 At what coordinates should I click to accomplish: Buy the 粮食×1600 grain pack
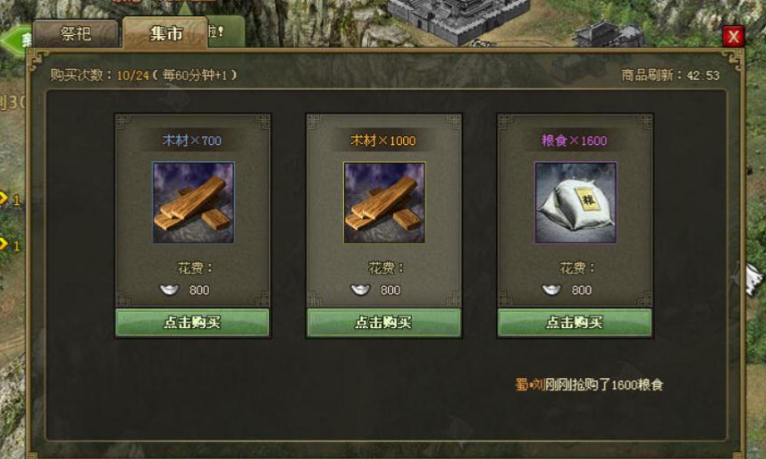point(574,322)
